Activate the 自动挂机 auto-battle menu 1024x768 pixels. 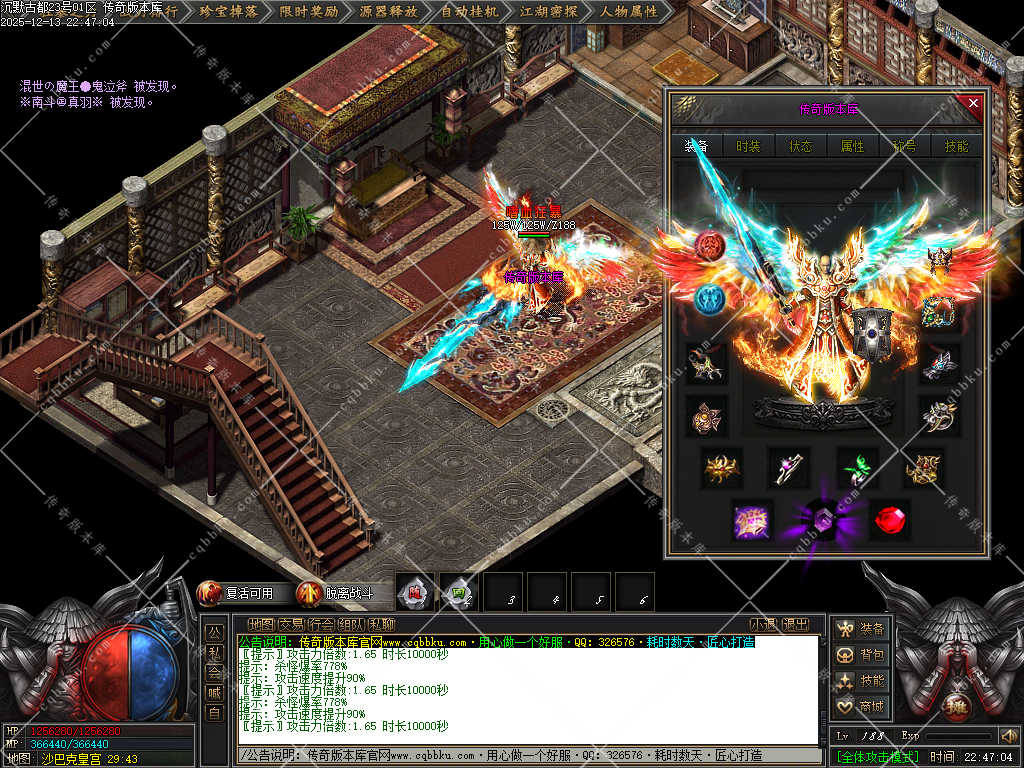469,12
